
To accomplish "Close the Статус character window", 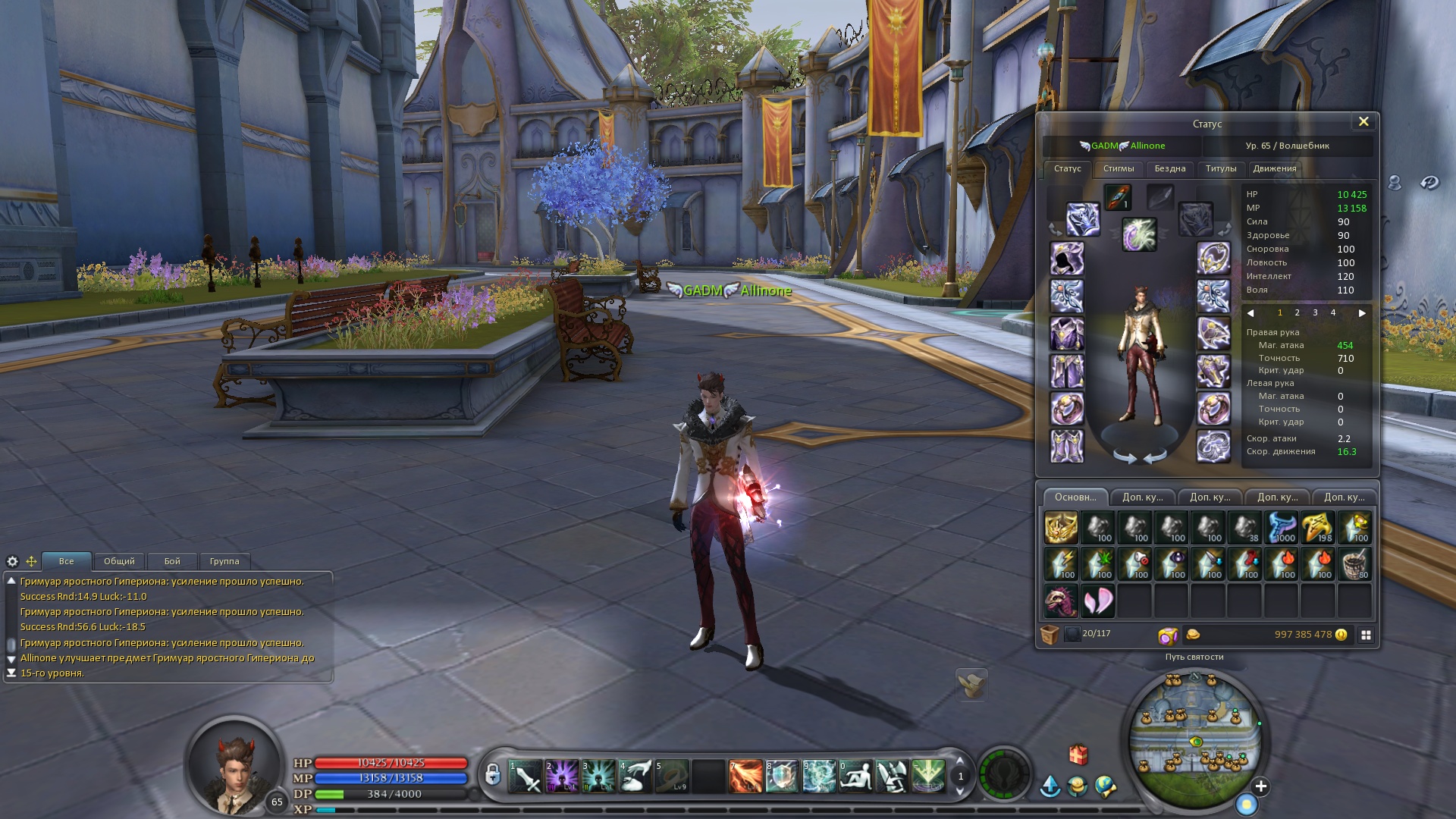I will (1363, 122).
